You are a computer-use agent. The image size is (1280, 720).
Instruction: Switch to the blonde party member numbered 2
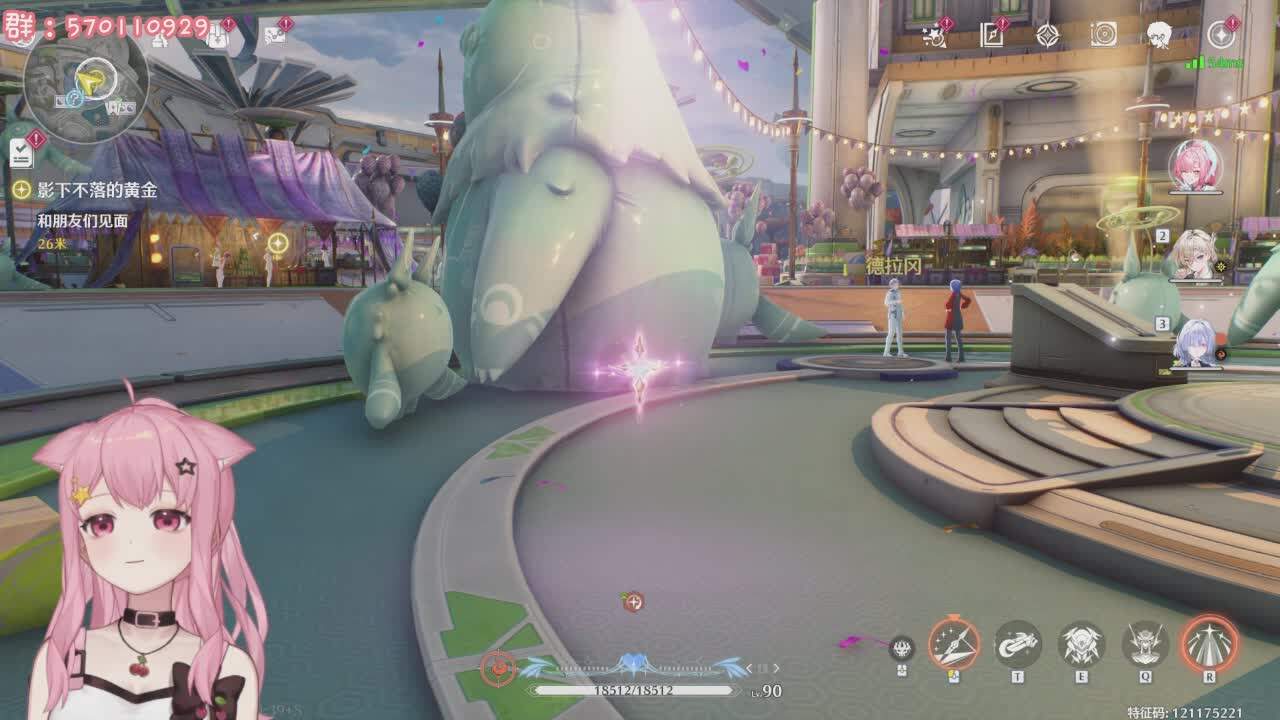coord(1195,255)
